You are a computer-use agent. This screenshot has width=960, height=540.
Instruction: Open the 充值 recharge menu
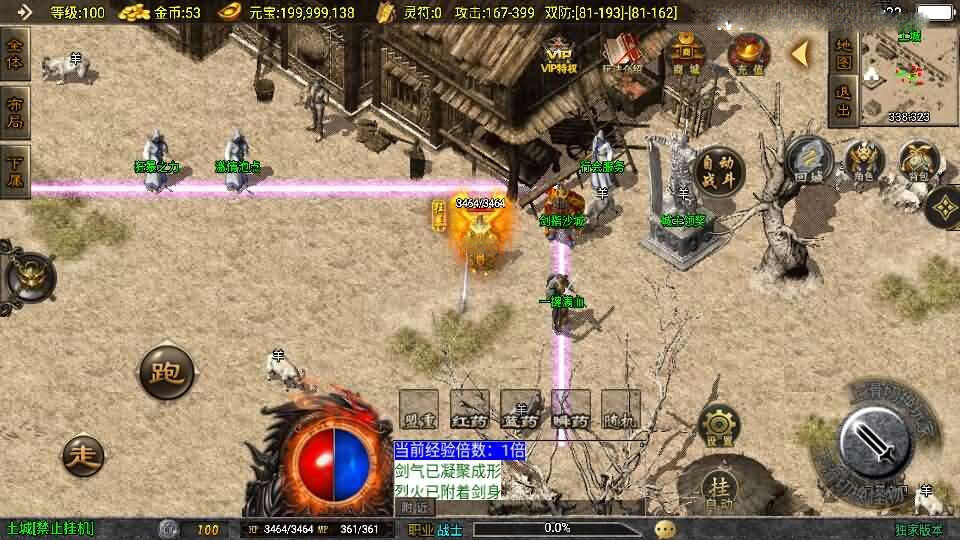pyautogui.click(x=747, y=53)
